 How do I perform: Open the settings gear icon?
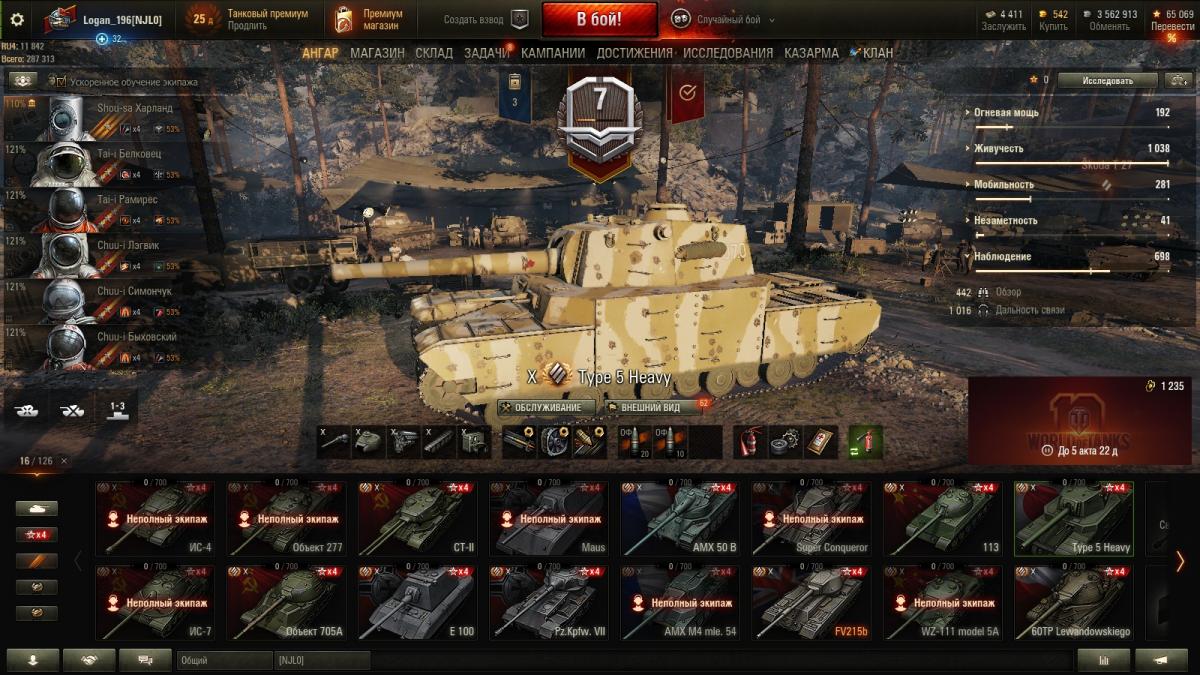point(16,19)
